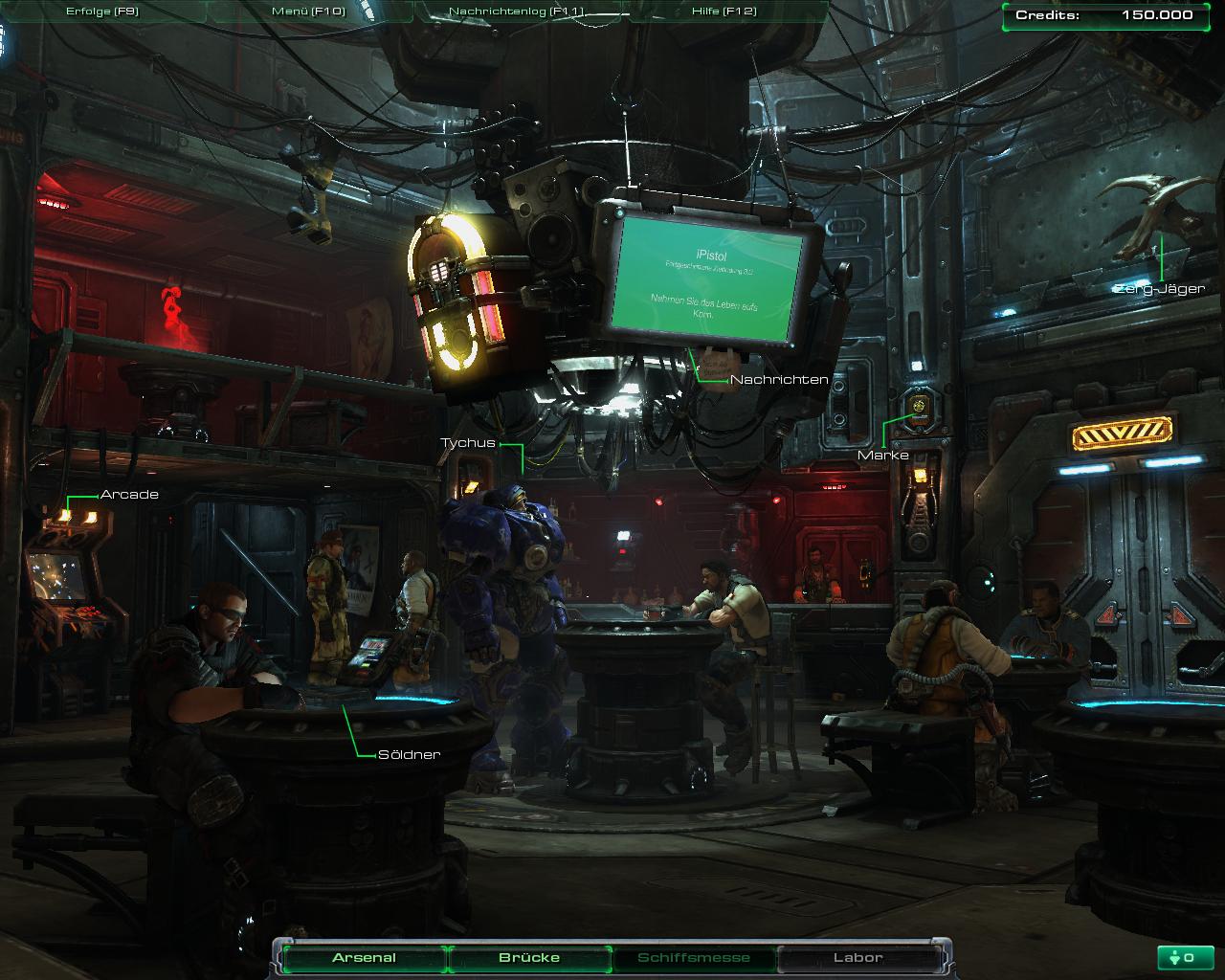Switch to the Brücke tab
Viewport: 1225px width, 980px height.
pos(529,957)
